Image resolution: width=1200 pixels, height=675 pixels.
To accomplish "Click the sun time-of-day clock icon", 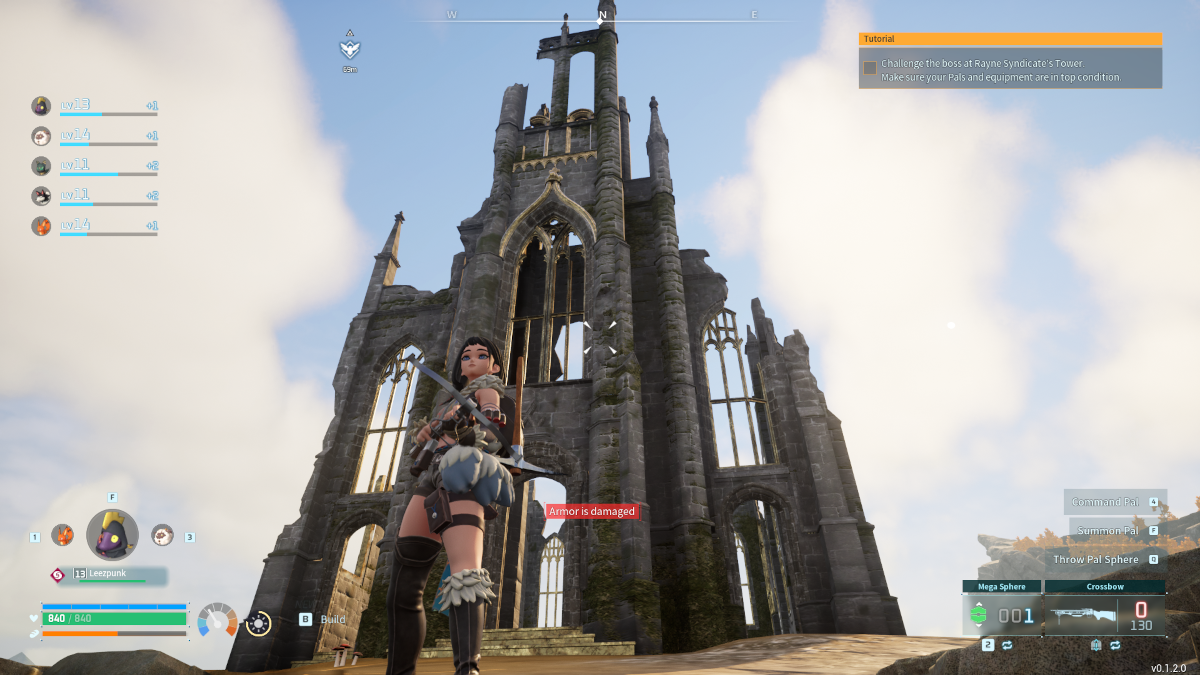I will [x=258, y=622].
